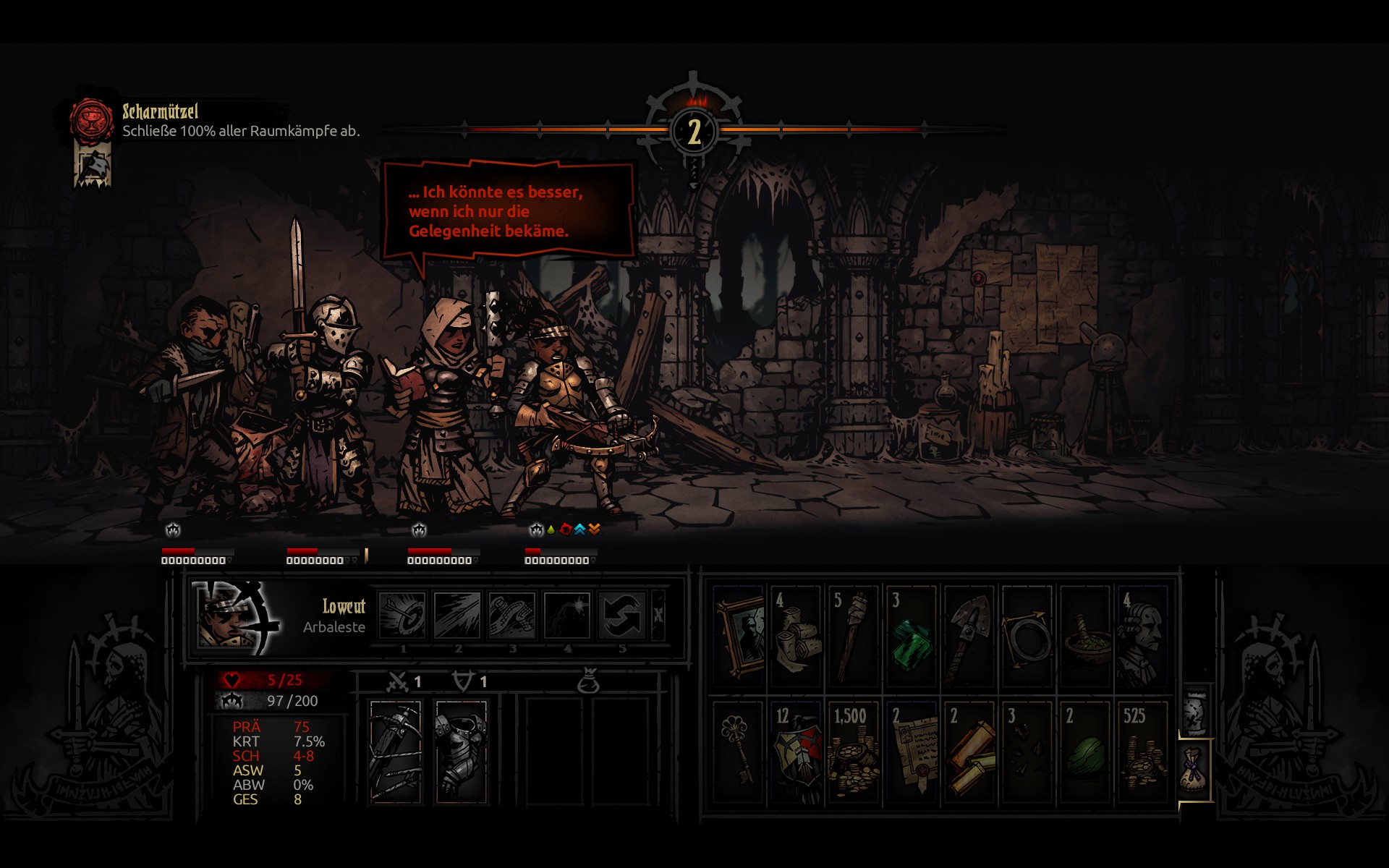Activate the flare skill icon

(x=566, y=615)
